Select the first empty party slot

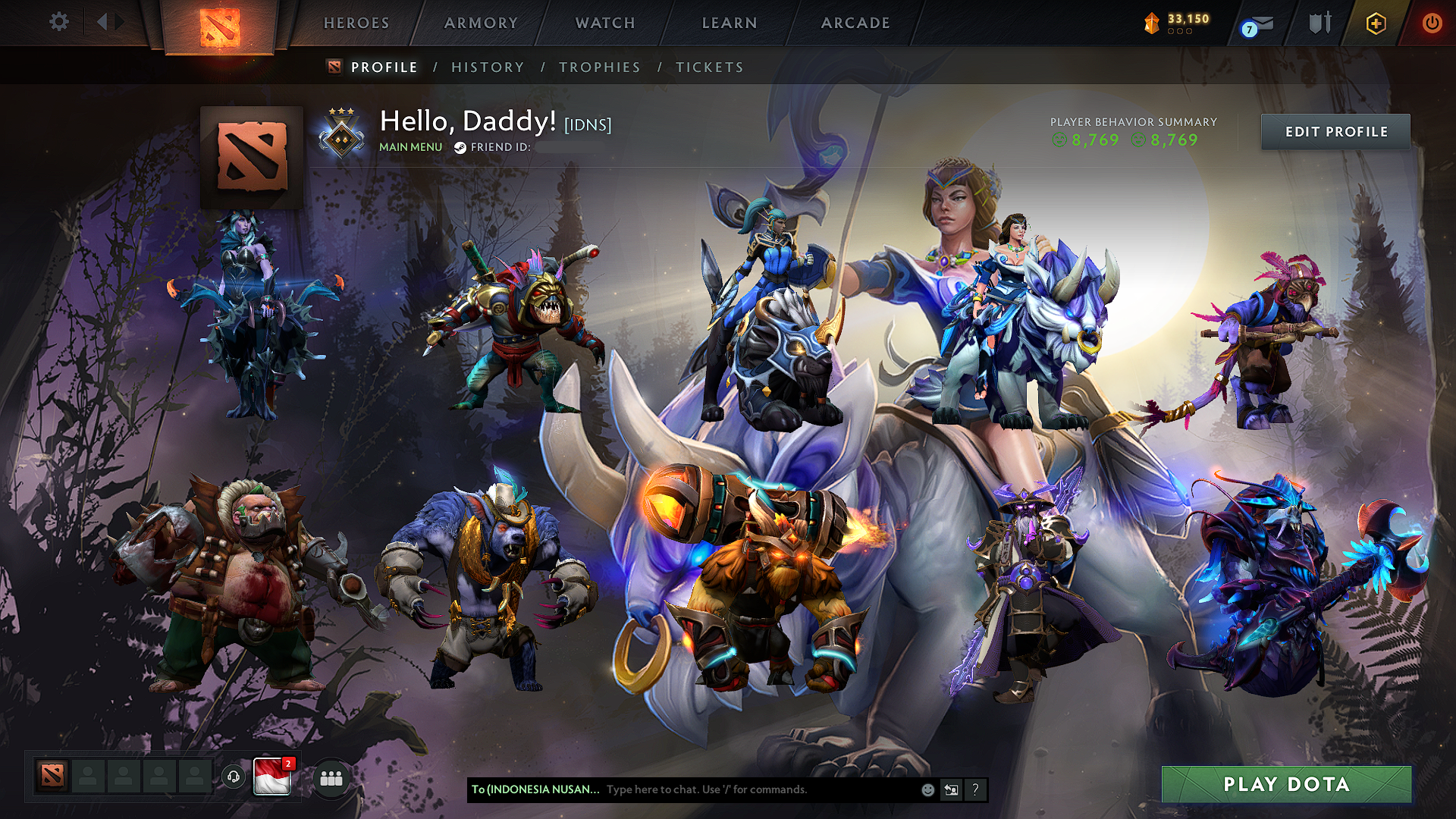coord(88,776)
